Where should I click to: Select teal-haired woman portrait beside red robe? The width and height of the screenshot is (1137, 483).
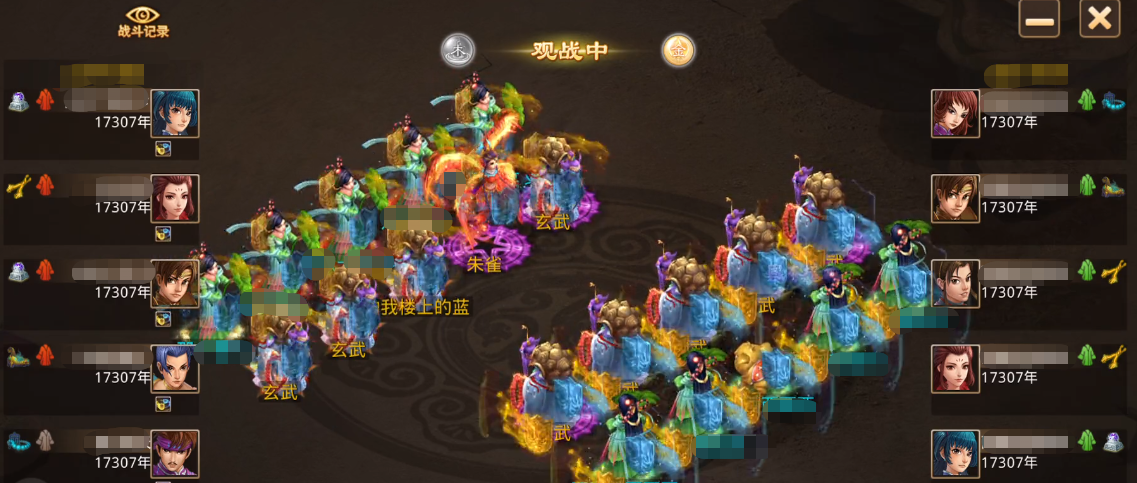[175, 113]
